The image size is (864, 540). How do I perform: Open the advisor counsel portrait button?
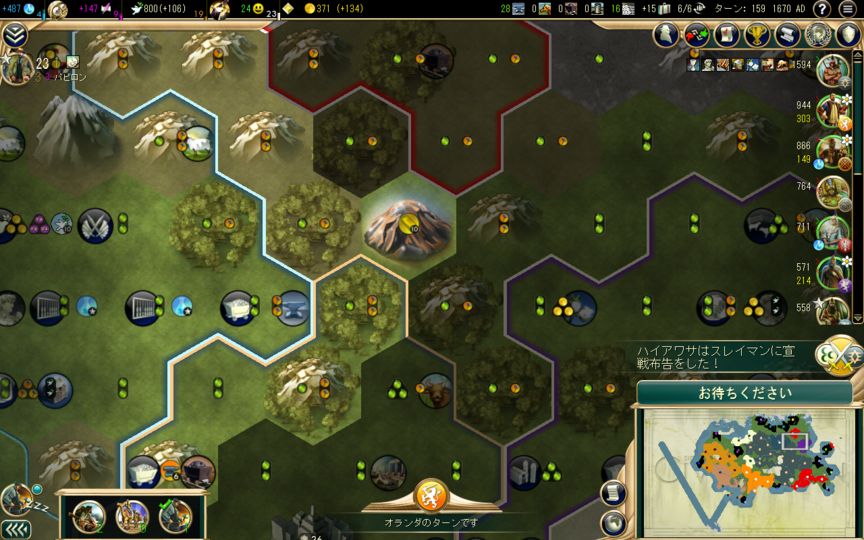pos(667,34)
